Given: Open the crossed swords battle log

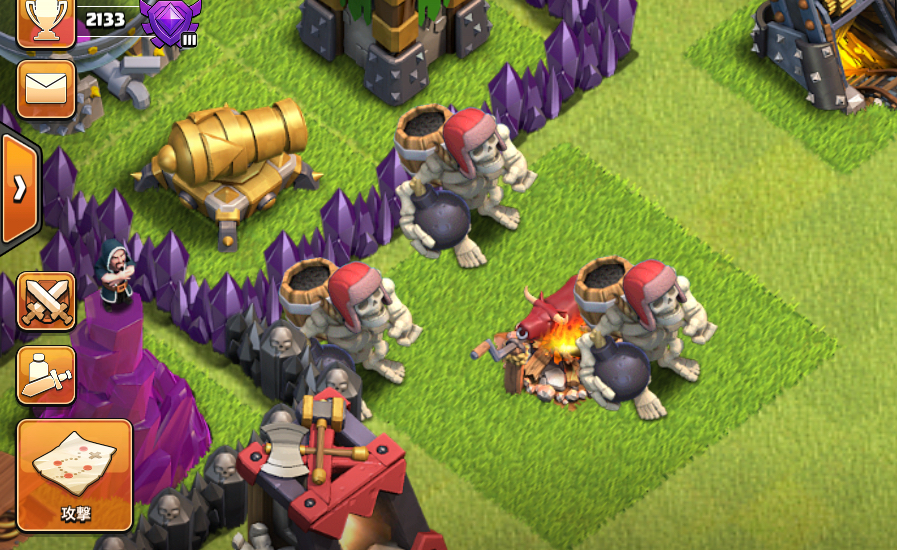Looking at the screenshot, I should point(46,301).
